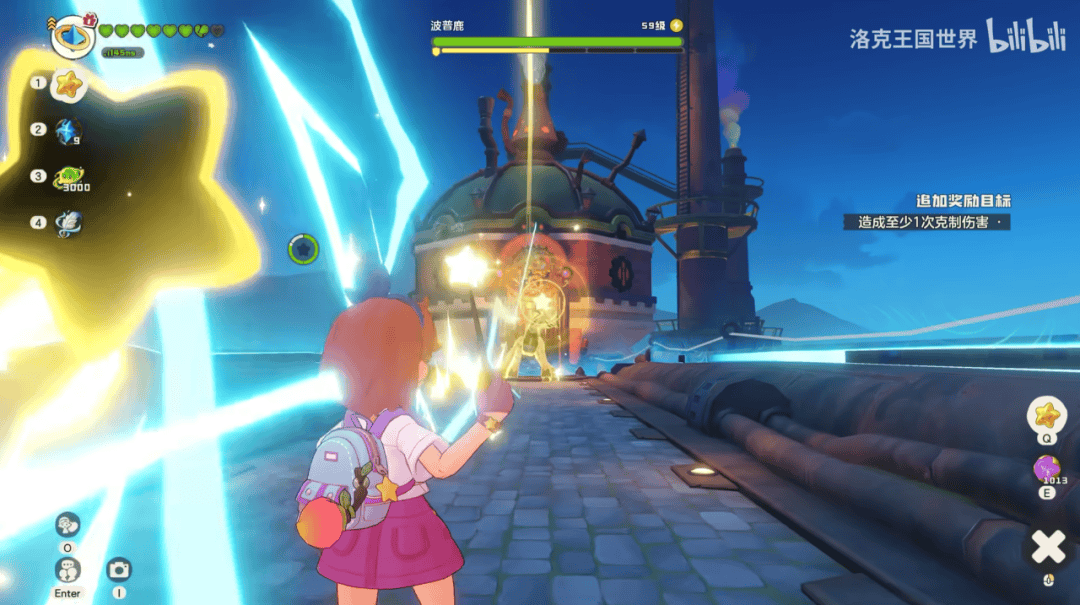Open the camera photo mode
The width and height of the screenshot is (1080, 605).
(x=119, y=570)
